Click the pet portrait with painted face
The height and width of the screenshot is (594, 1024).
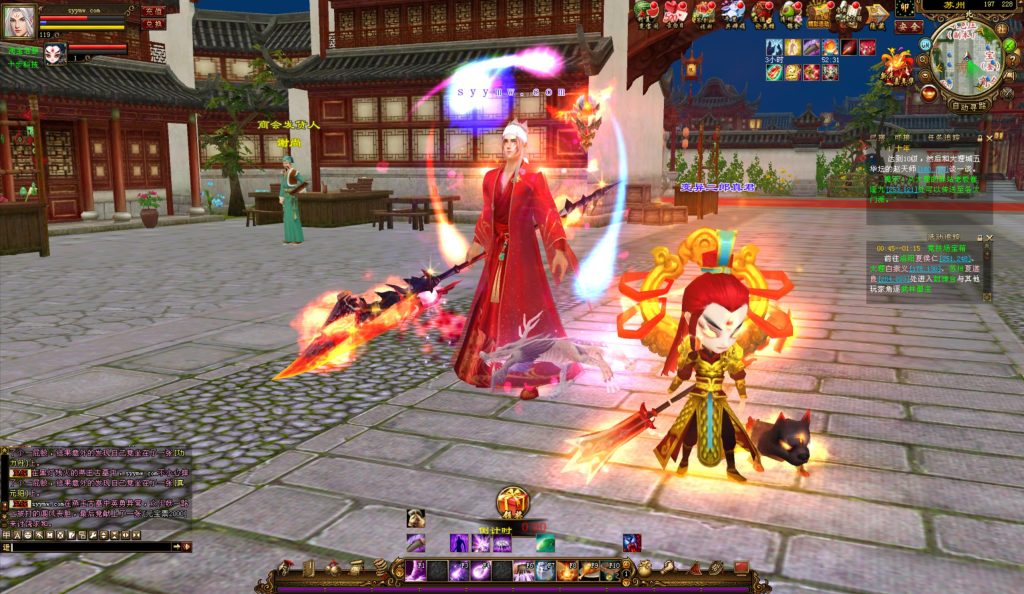pyautogui.click(x=54, y=53)
